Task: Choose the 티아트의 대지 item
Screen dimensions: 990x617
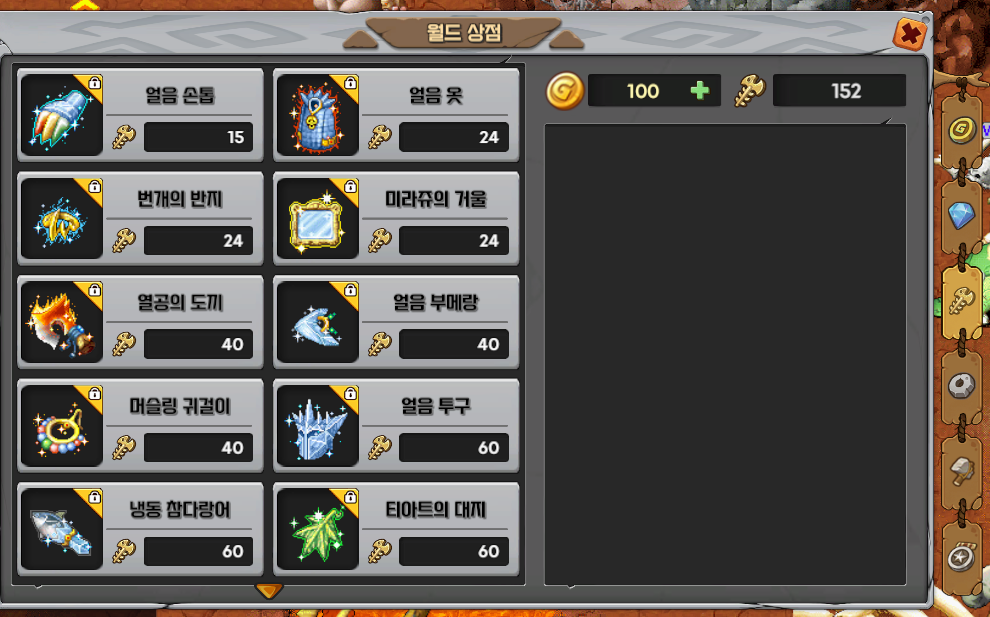Action: [x=396, y=529]
